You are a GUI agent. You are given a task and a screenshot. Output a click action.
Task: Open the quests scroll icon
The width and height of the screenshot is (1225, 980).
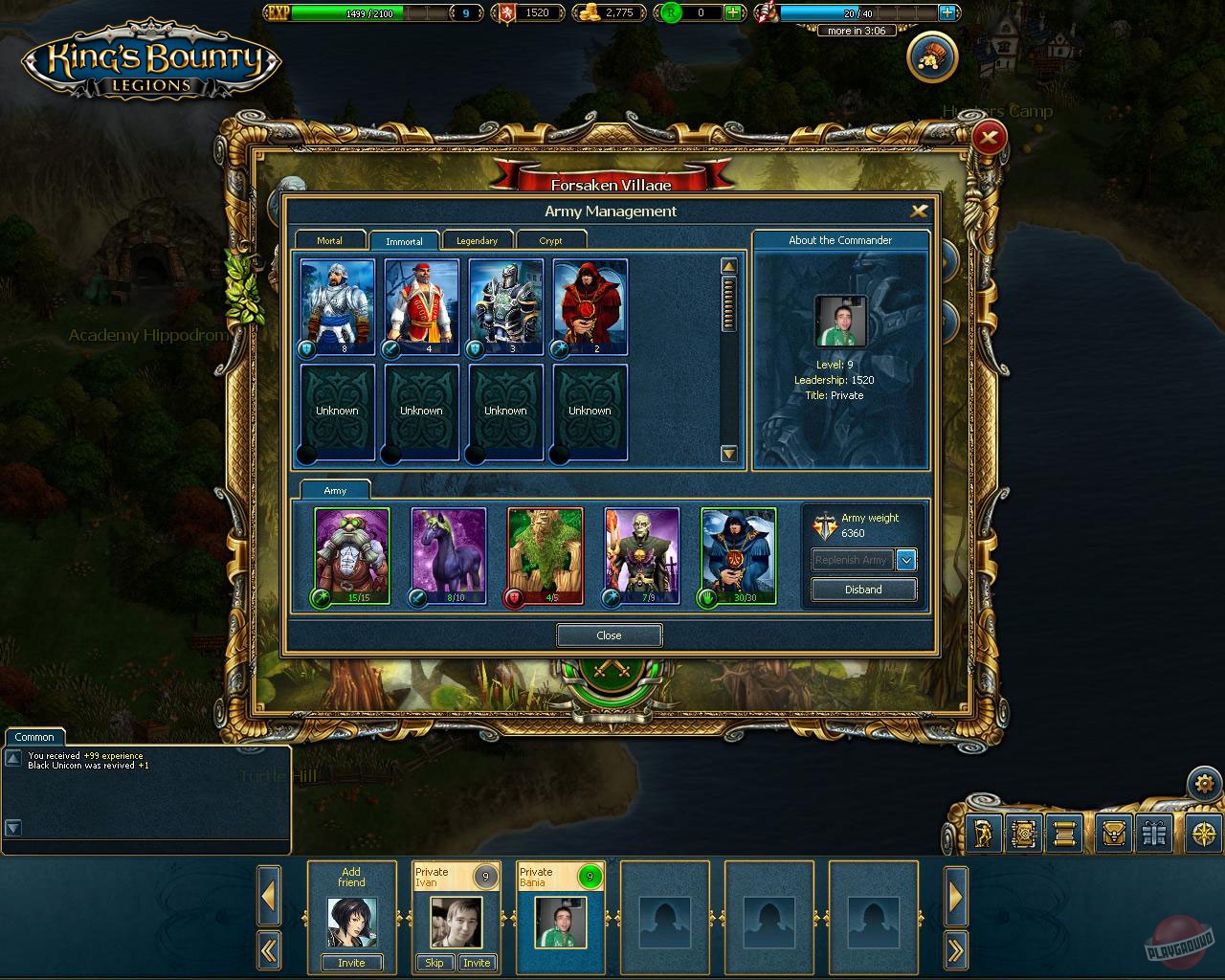[1064, 834]
